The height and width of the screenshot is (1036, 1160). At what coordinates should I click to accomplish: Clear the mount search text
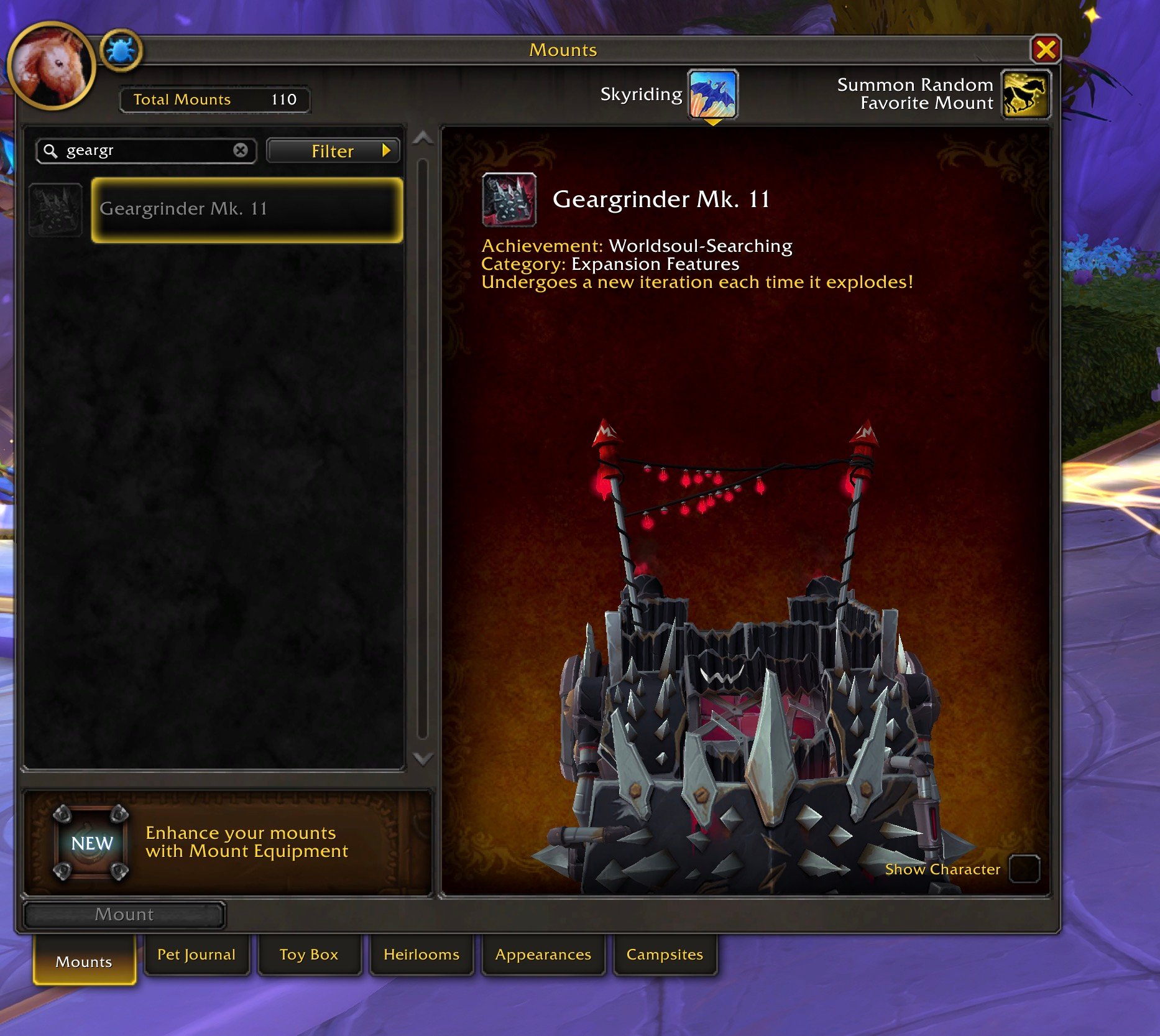pyautogui.click(x=241, y=150)
